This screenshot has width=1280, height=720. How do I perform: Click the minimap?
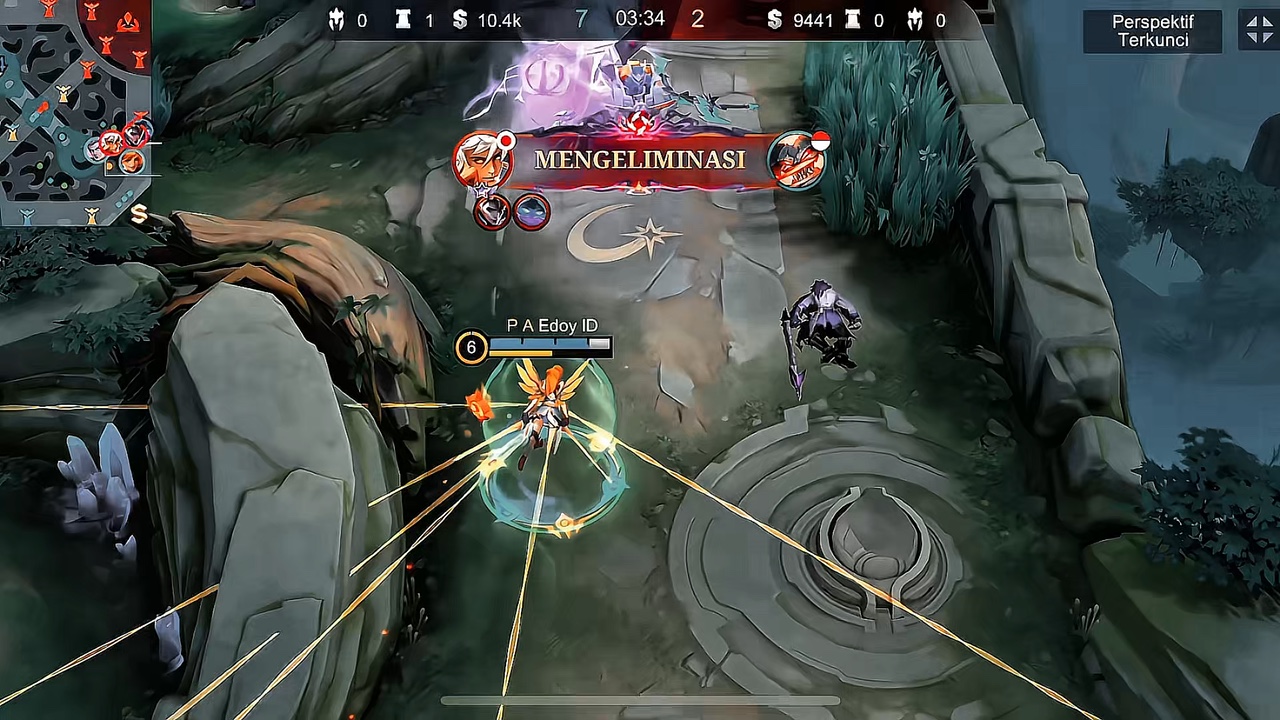click(x=75, y=110)
